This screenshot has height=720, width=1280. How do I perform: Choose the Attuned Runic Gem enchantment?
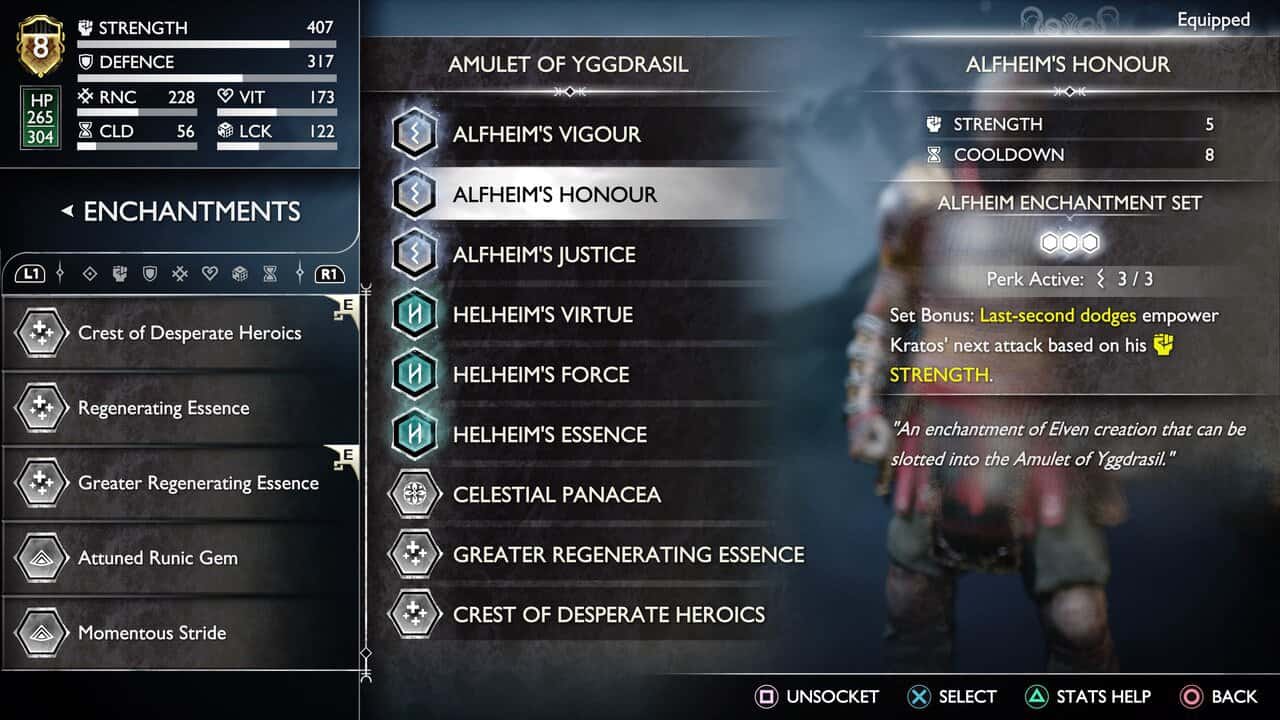pyautogui.click(x=158, y=558)
